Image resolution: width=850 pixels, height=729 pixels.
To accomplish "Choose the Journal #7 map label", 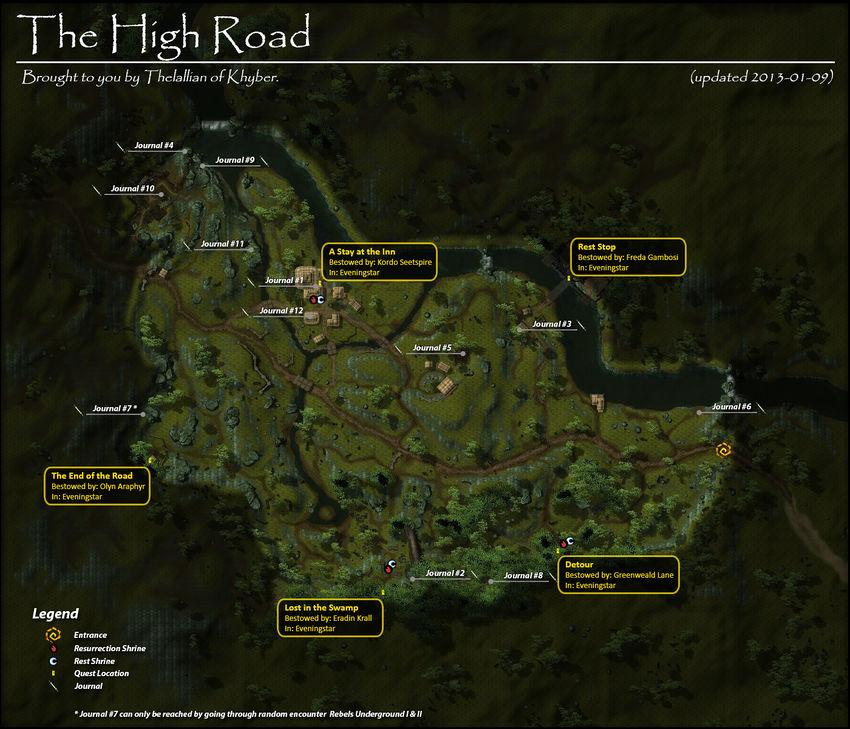I will click(114, 408).
